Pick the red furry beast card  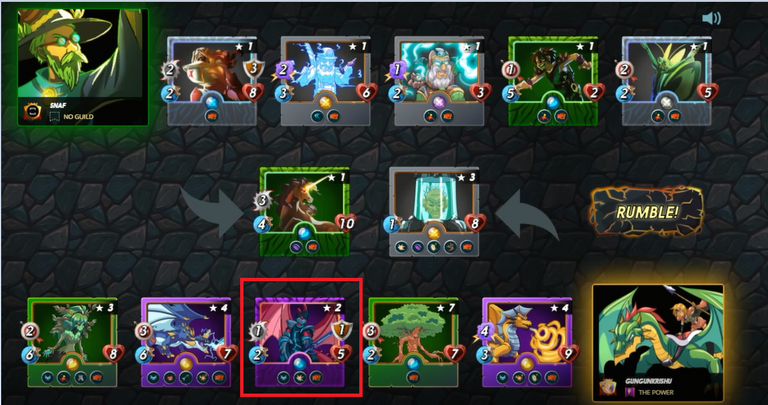(x=211, y=80)
